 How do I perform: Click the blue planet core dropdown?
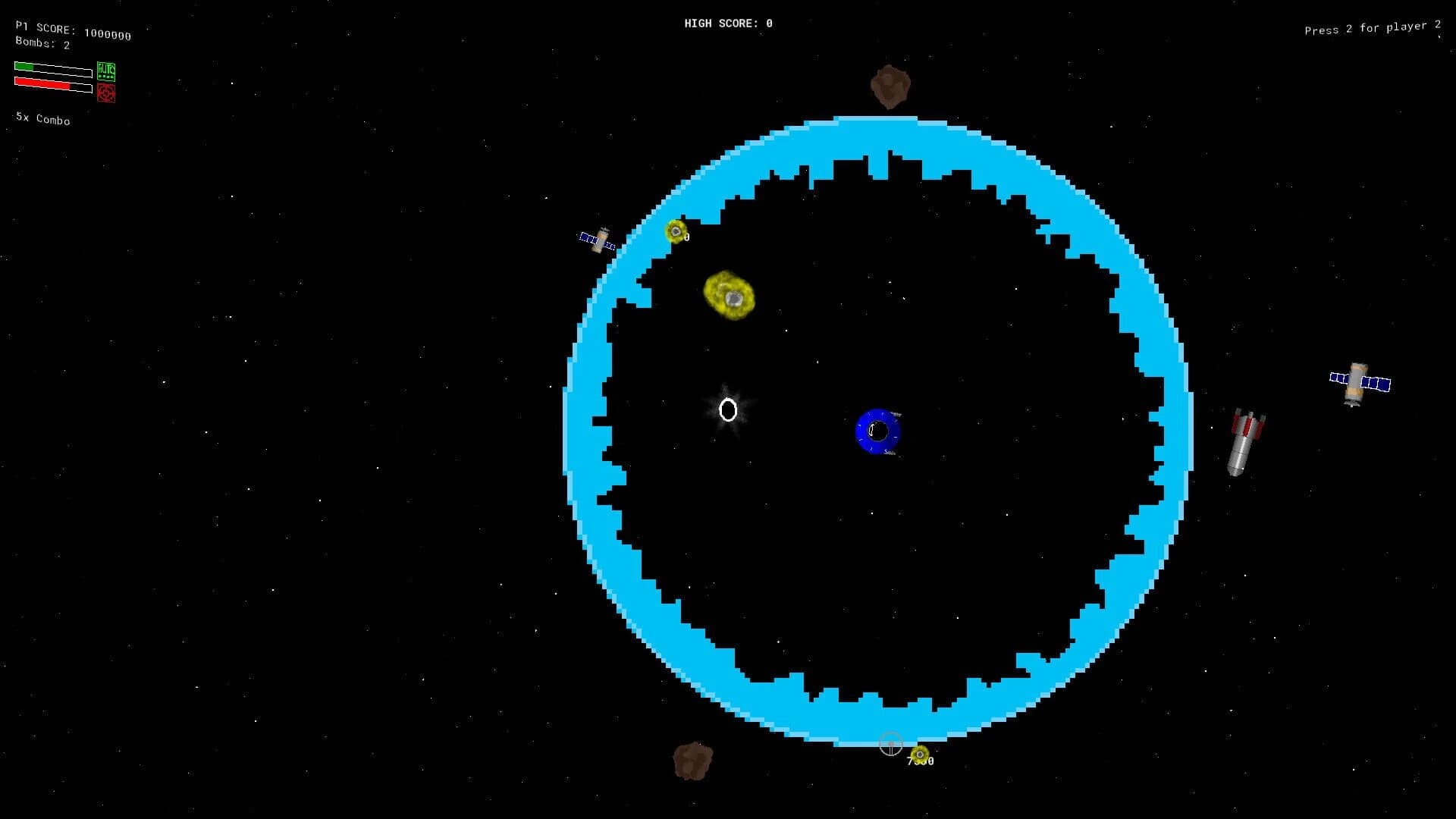(880, 430)
